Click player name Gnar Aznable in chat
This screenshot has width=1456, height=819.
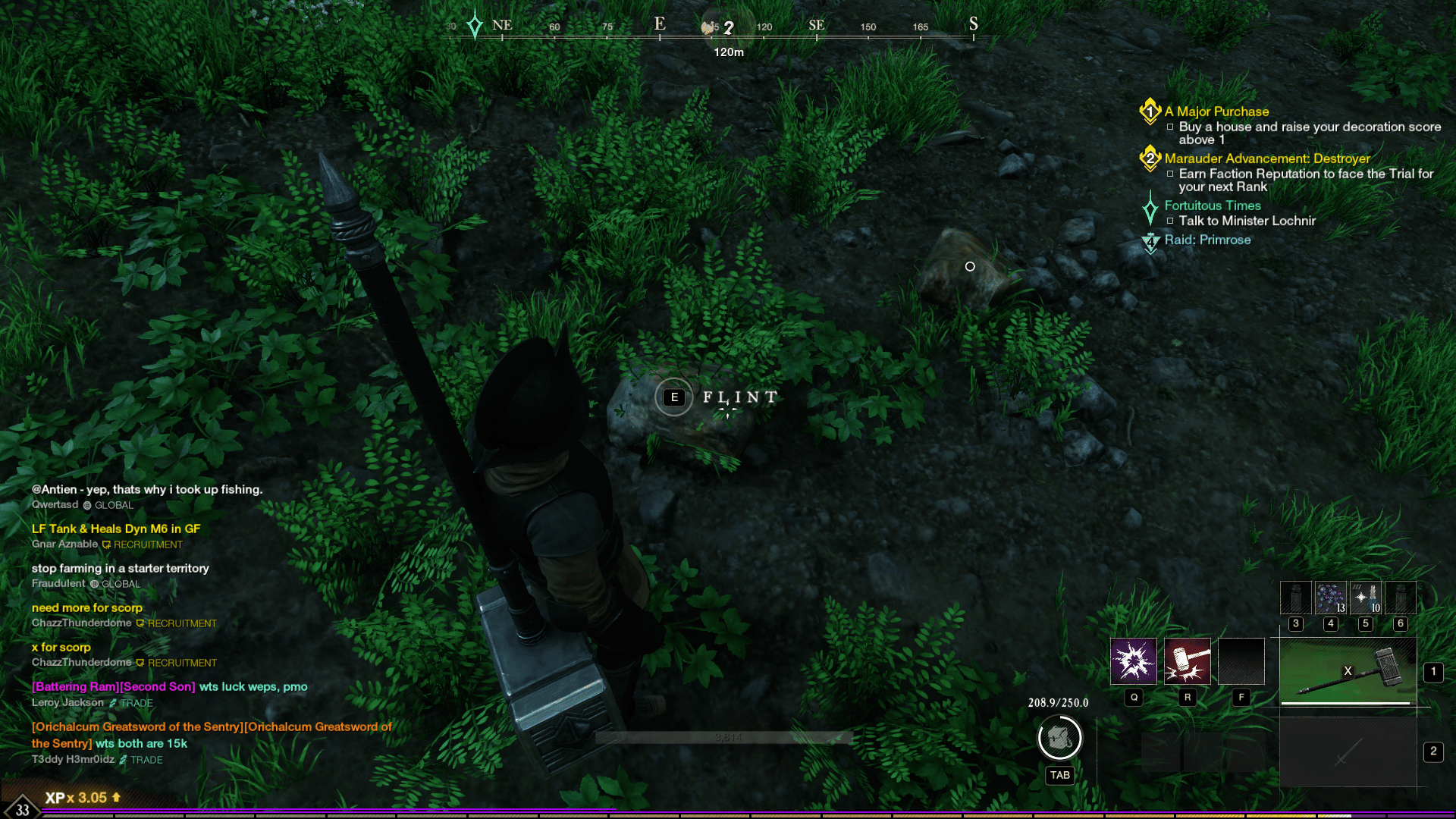click(x=64, y=544)
